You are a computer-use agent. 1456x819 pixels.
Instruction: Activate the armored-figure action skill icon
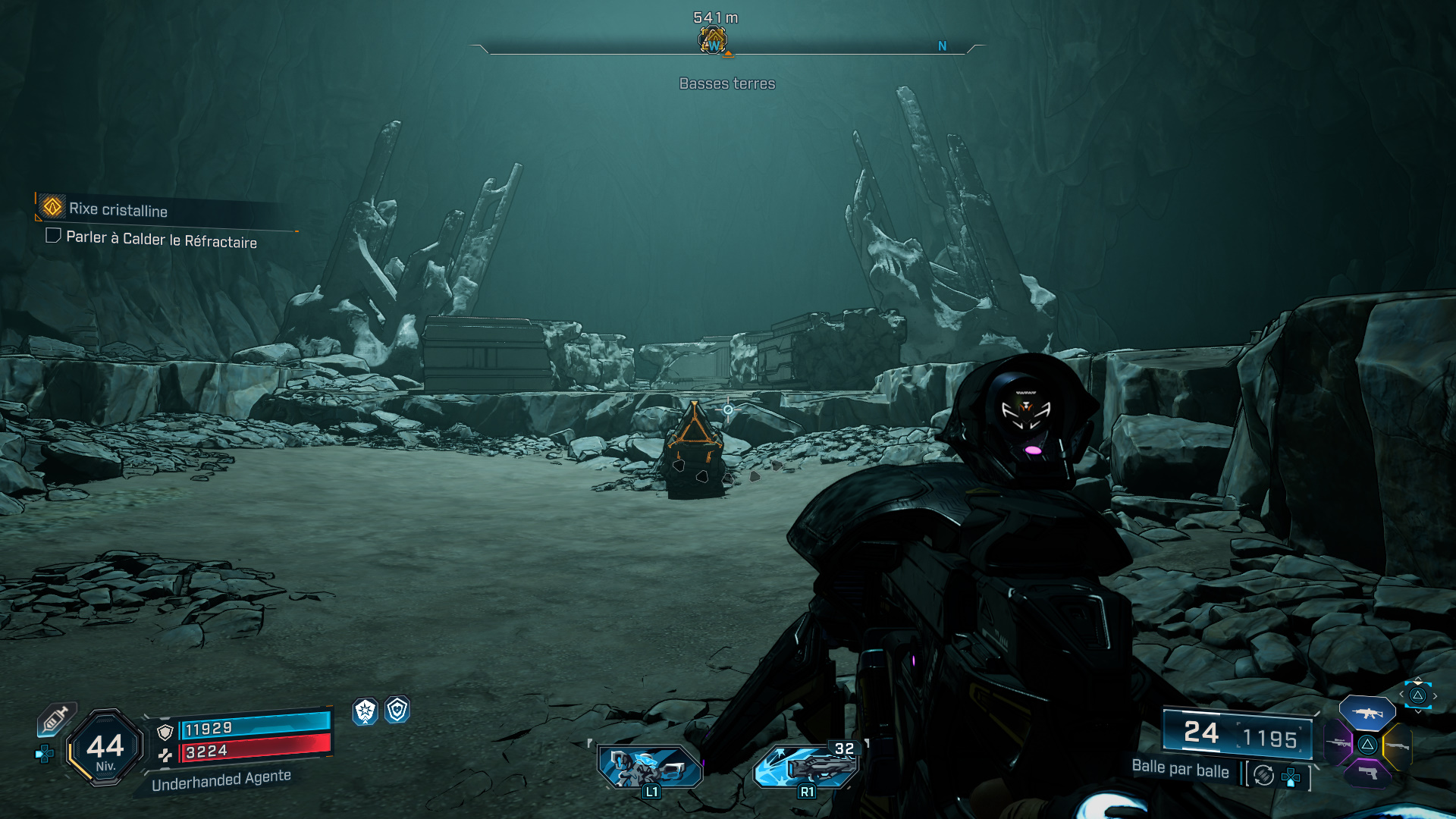click(x=650, y=767)
